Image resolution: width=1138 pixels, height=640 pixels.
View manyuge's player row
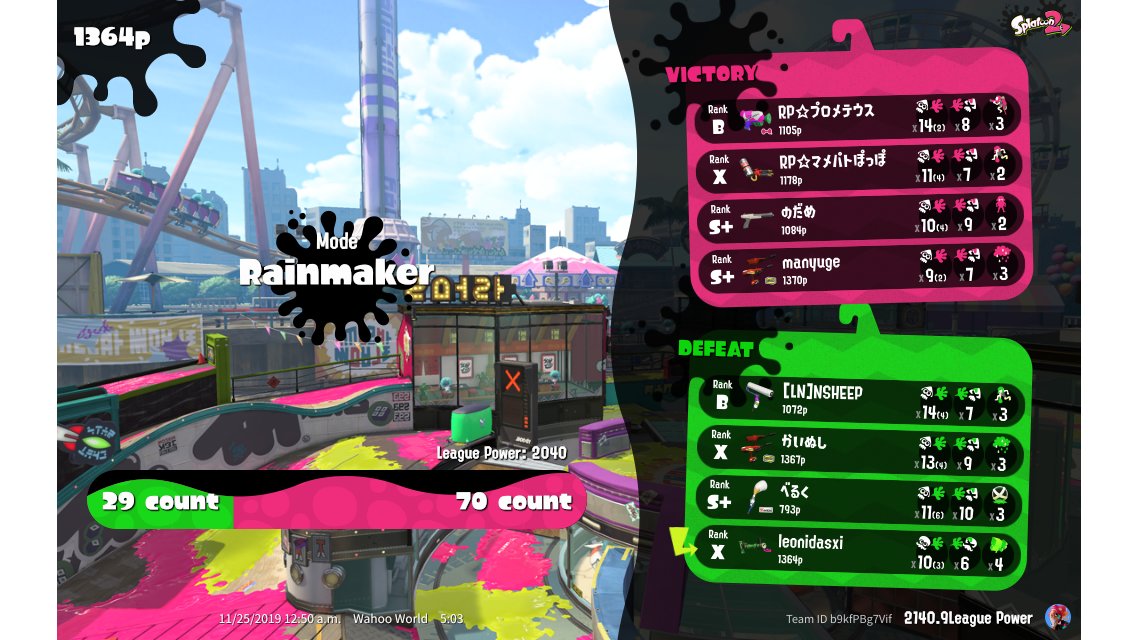[860, 268]
